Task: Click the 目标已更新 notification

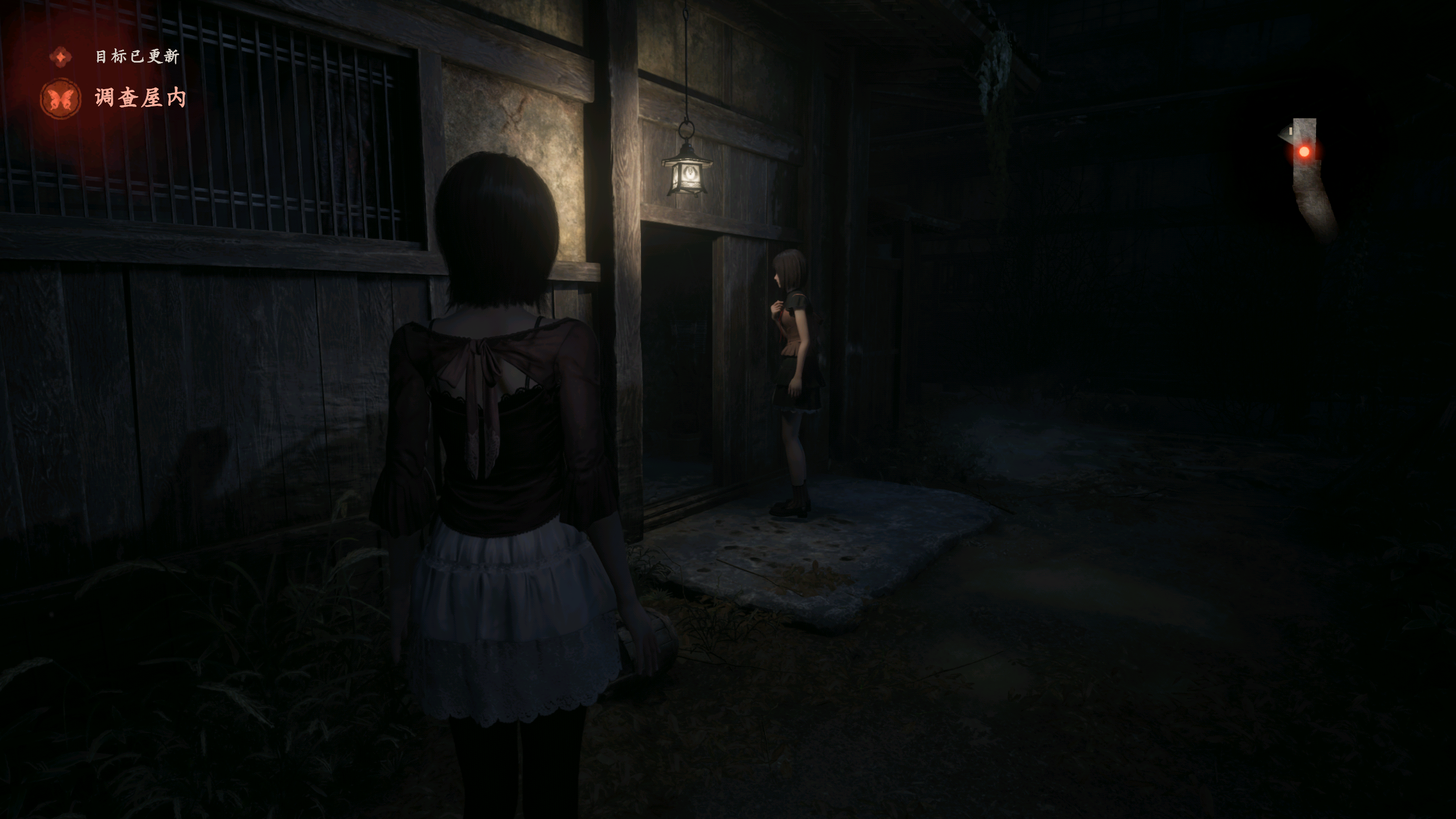Action: pos(136,56)
